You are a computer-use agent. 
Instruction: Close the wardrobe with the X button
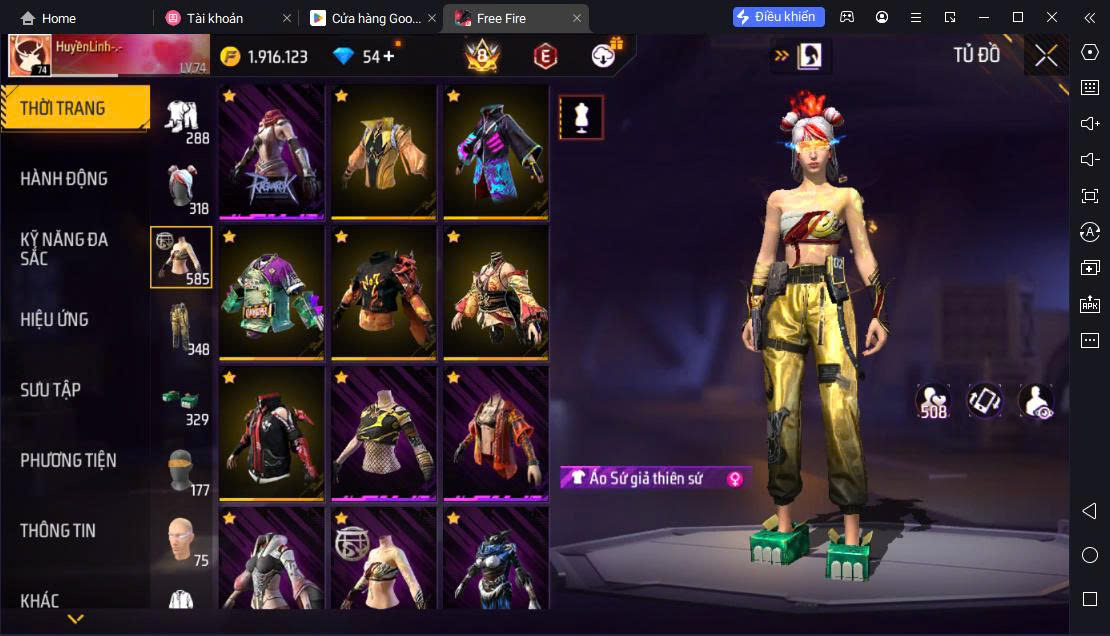click(1046, 56)
